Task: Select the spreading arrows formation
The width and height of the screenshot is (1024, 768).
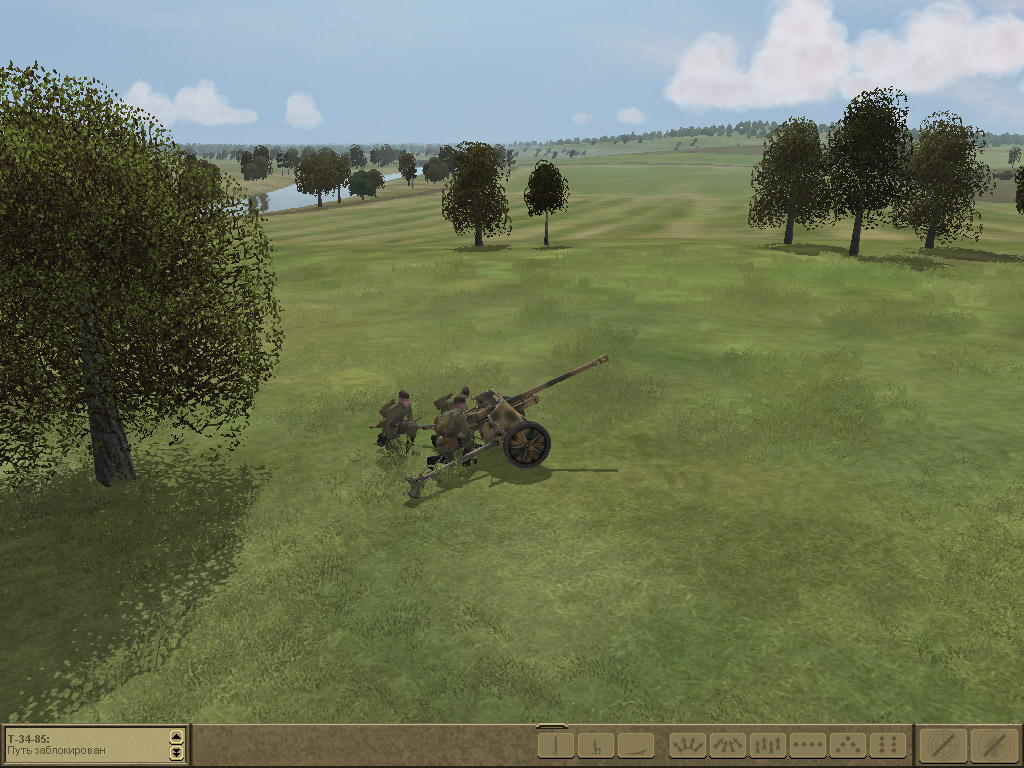Action: [687, 745]
